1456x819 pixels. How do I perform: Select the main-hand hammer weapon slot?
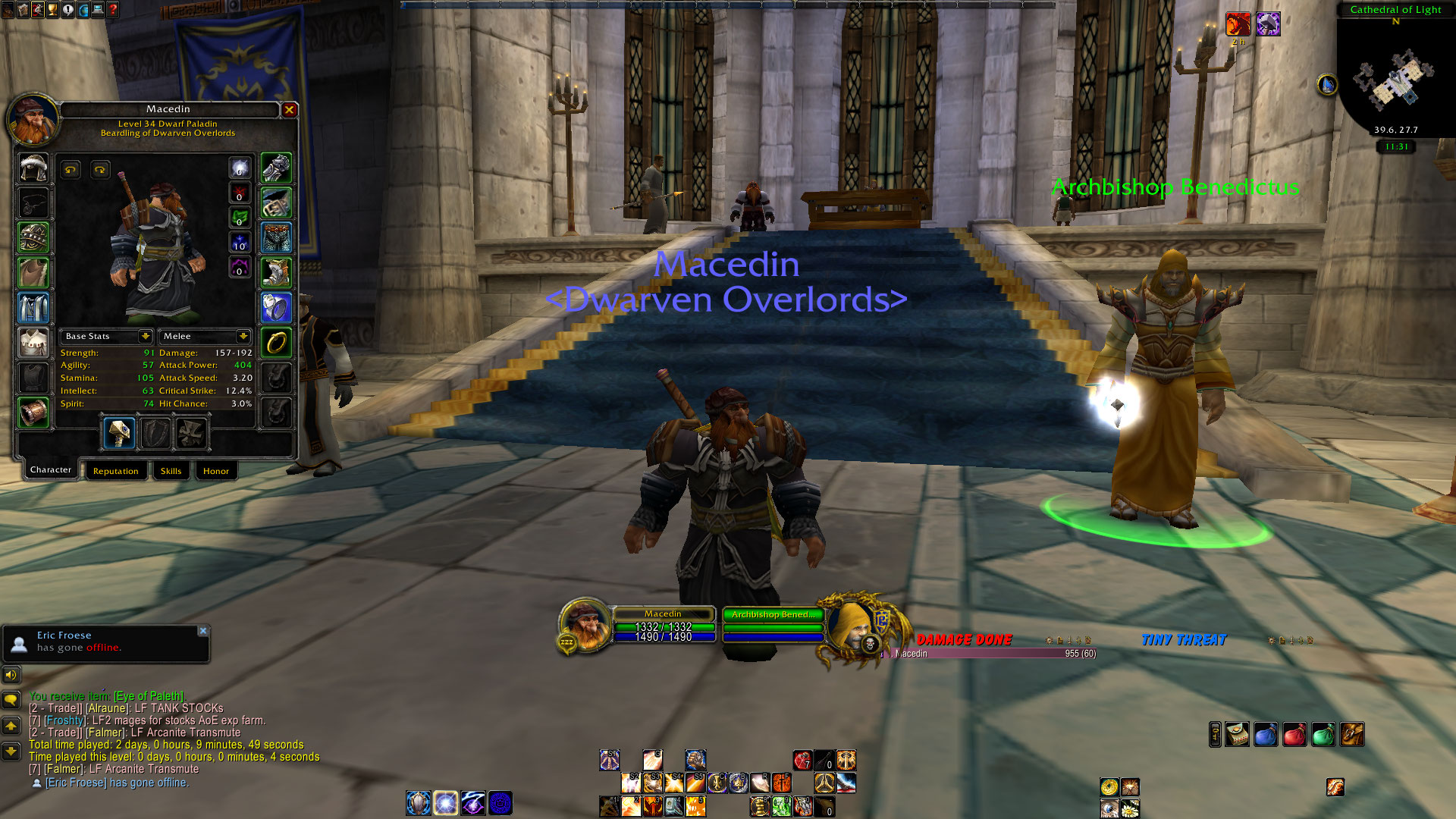[x=119, y=433]
